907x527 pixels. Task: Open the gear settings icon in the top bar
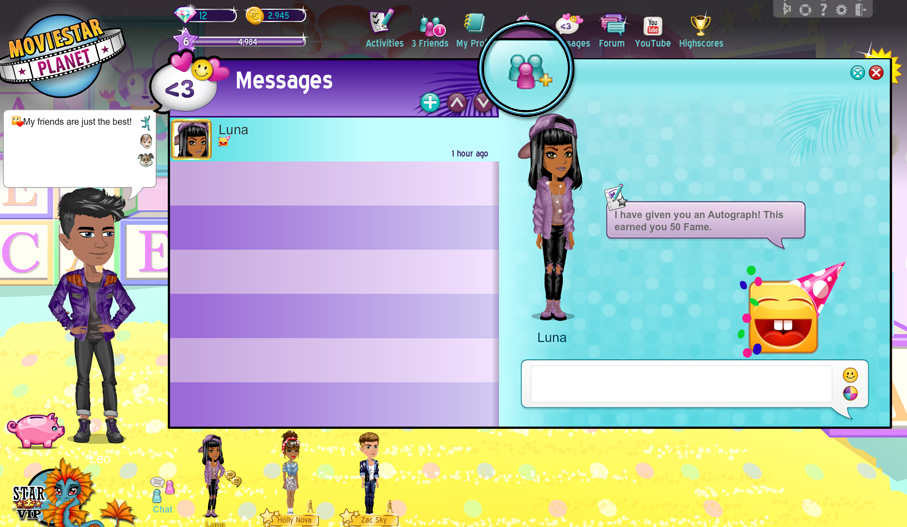pyautogui.click(x=842, y=9)
